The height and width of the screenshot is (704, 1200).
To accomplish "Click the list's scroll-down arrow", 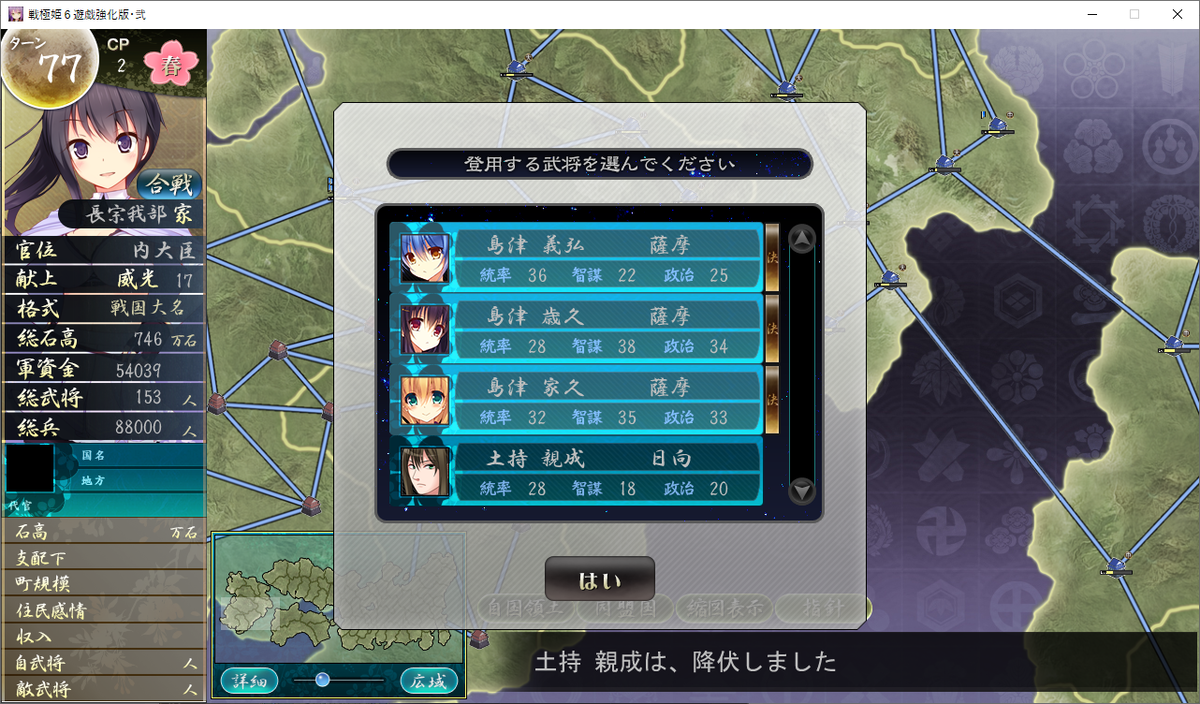I will (x=802, y=491).
